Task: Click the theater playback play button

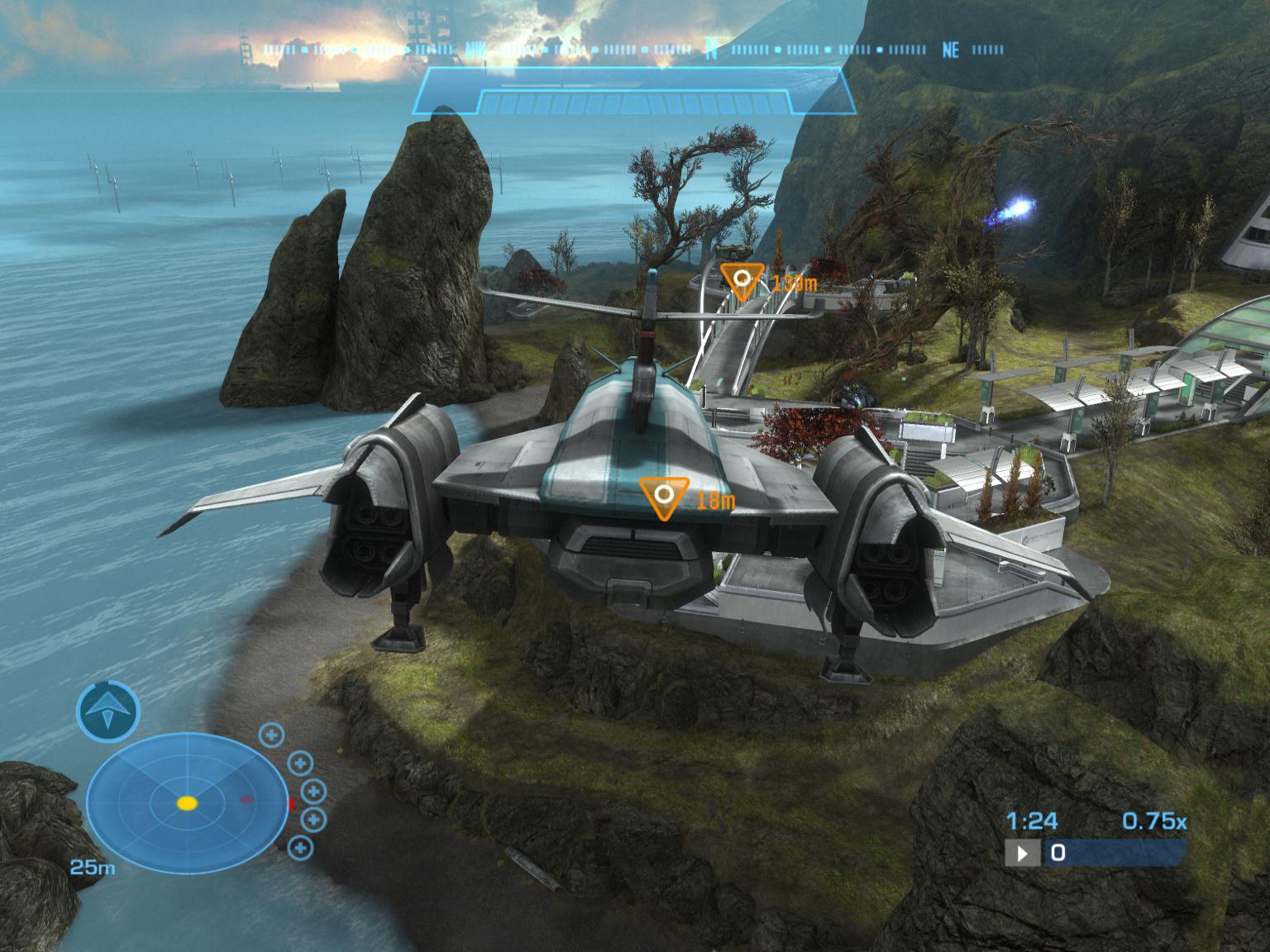Action: (1023, 853)
